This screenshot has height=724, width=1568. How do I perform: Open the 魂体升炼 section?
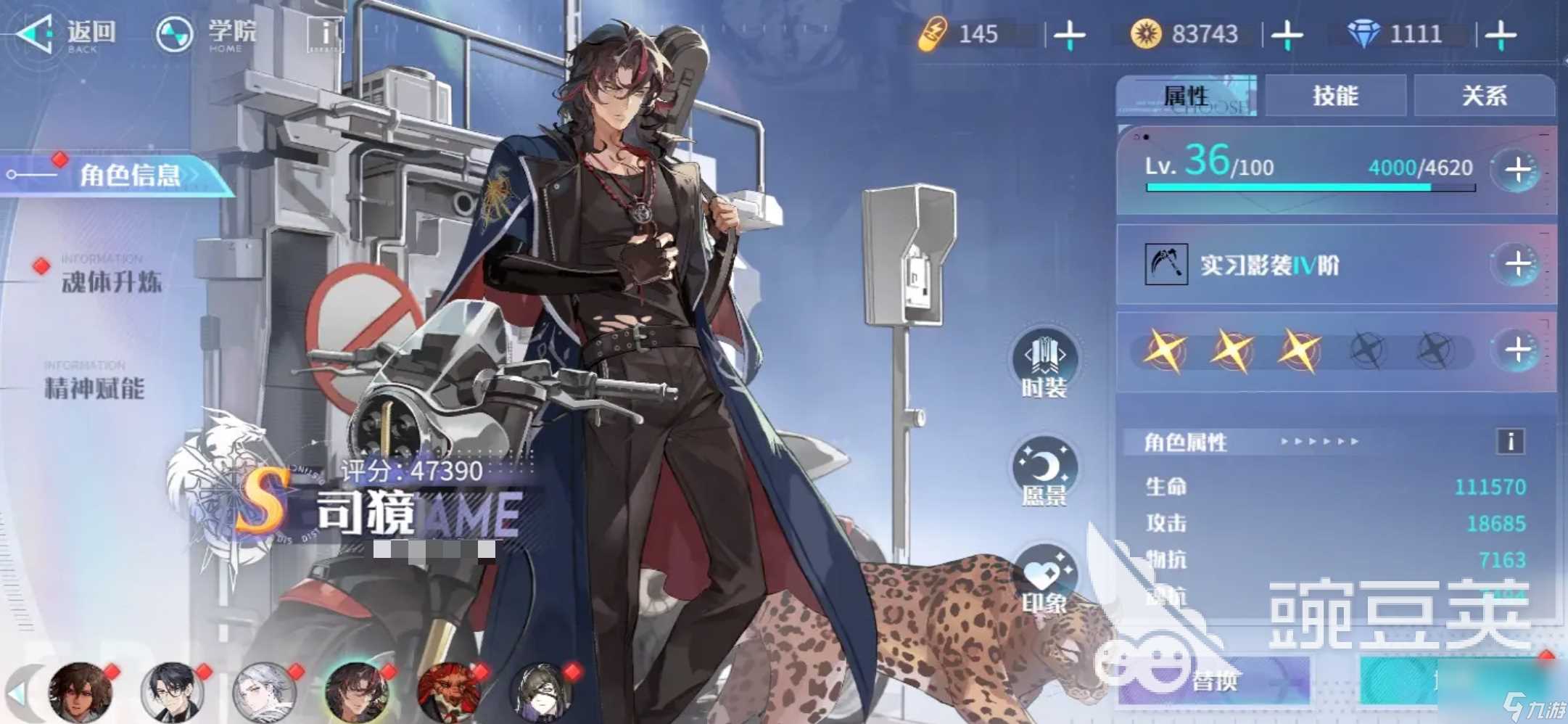(x=111, y=281)
